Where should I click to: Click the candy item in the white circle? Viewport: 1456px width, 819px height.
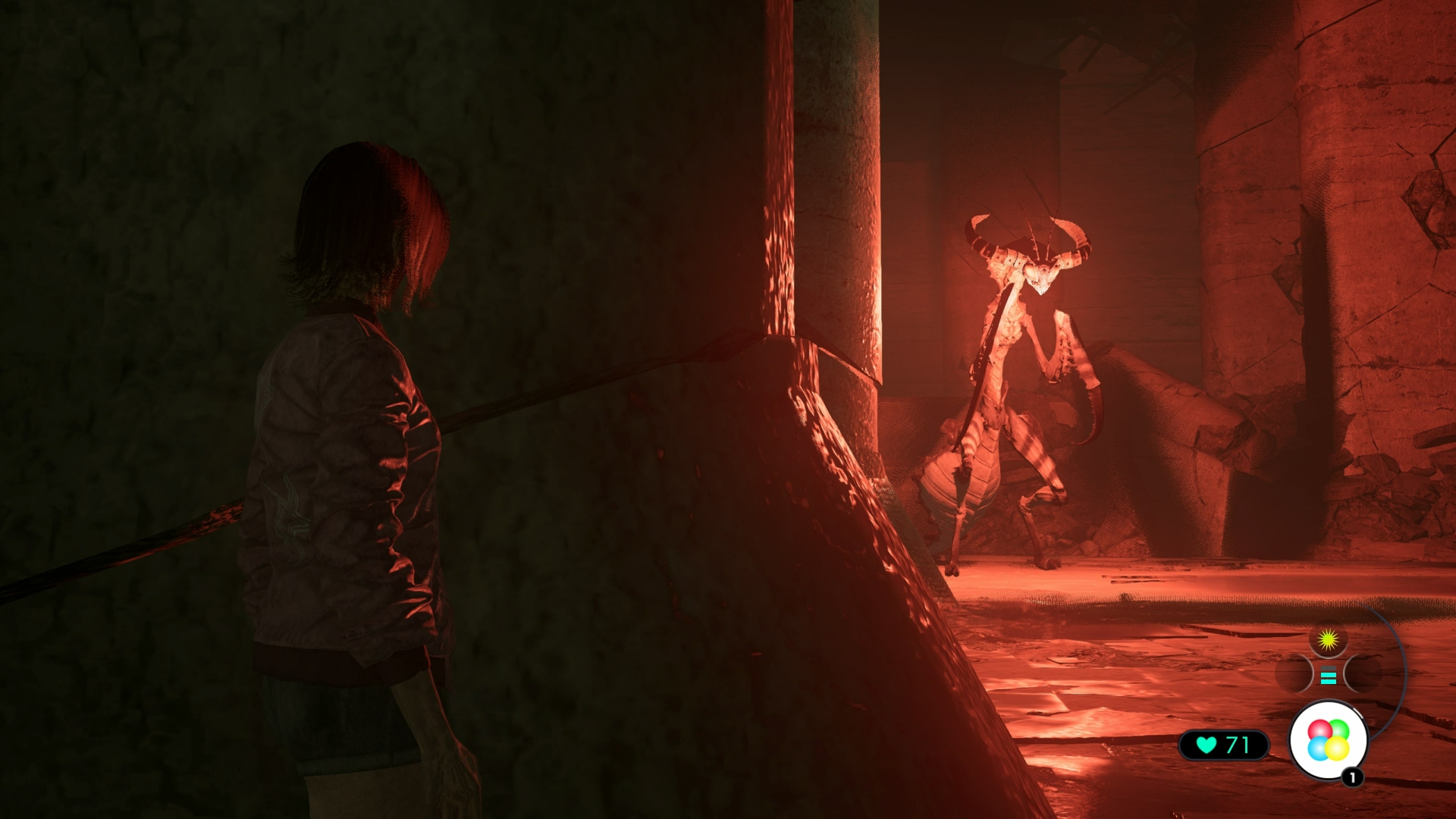1328,738
